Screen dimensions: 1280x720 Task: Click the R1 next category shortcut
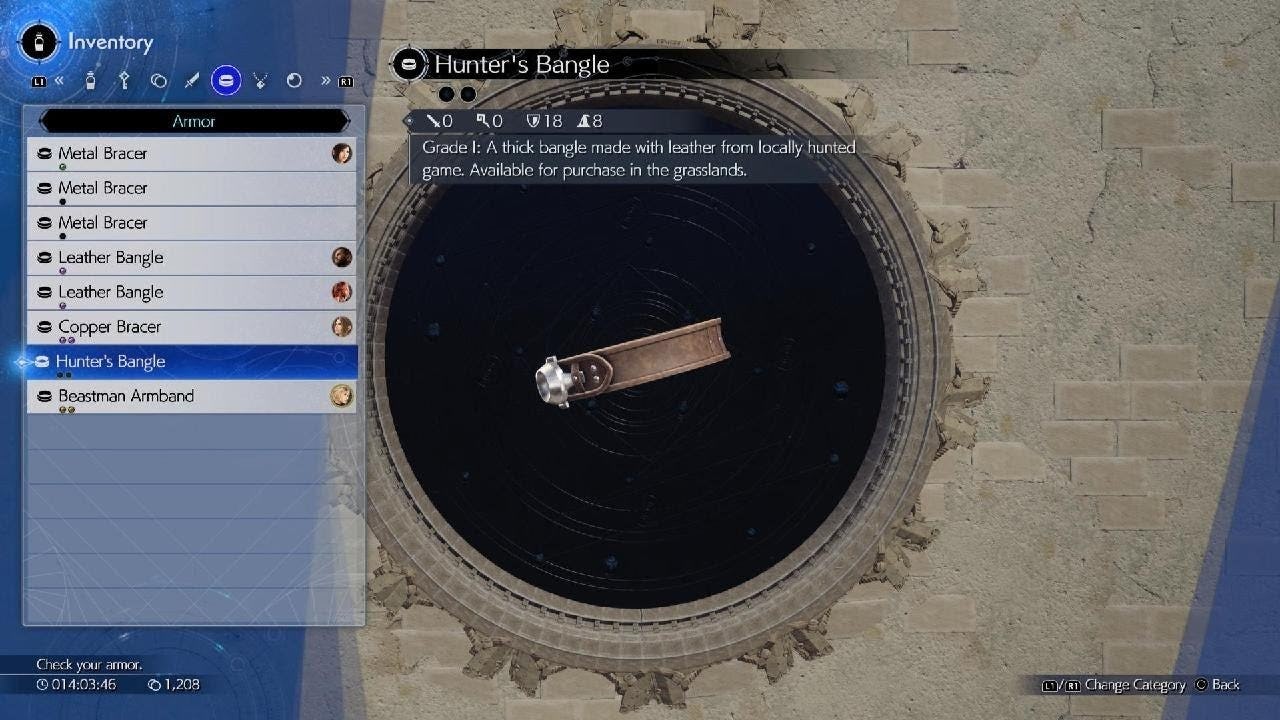347,80
